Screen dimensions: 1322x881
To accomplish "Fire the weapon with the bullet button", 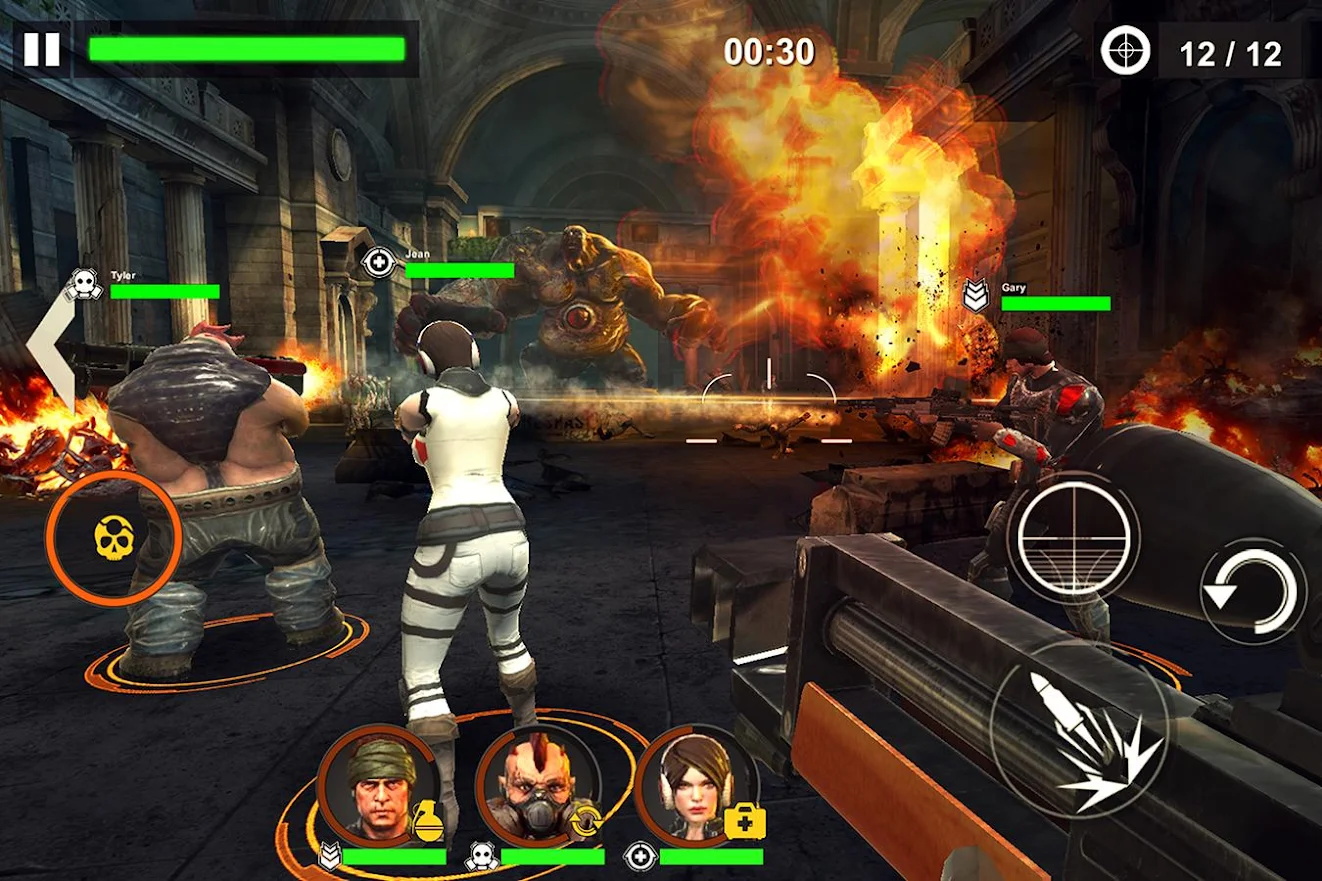I will (x=1079, y=733).
